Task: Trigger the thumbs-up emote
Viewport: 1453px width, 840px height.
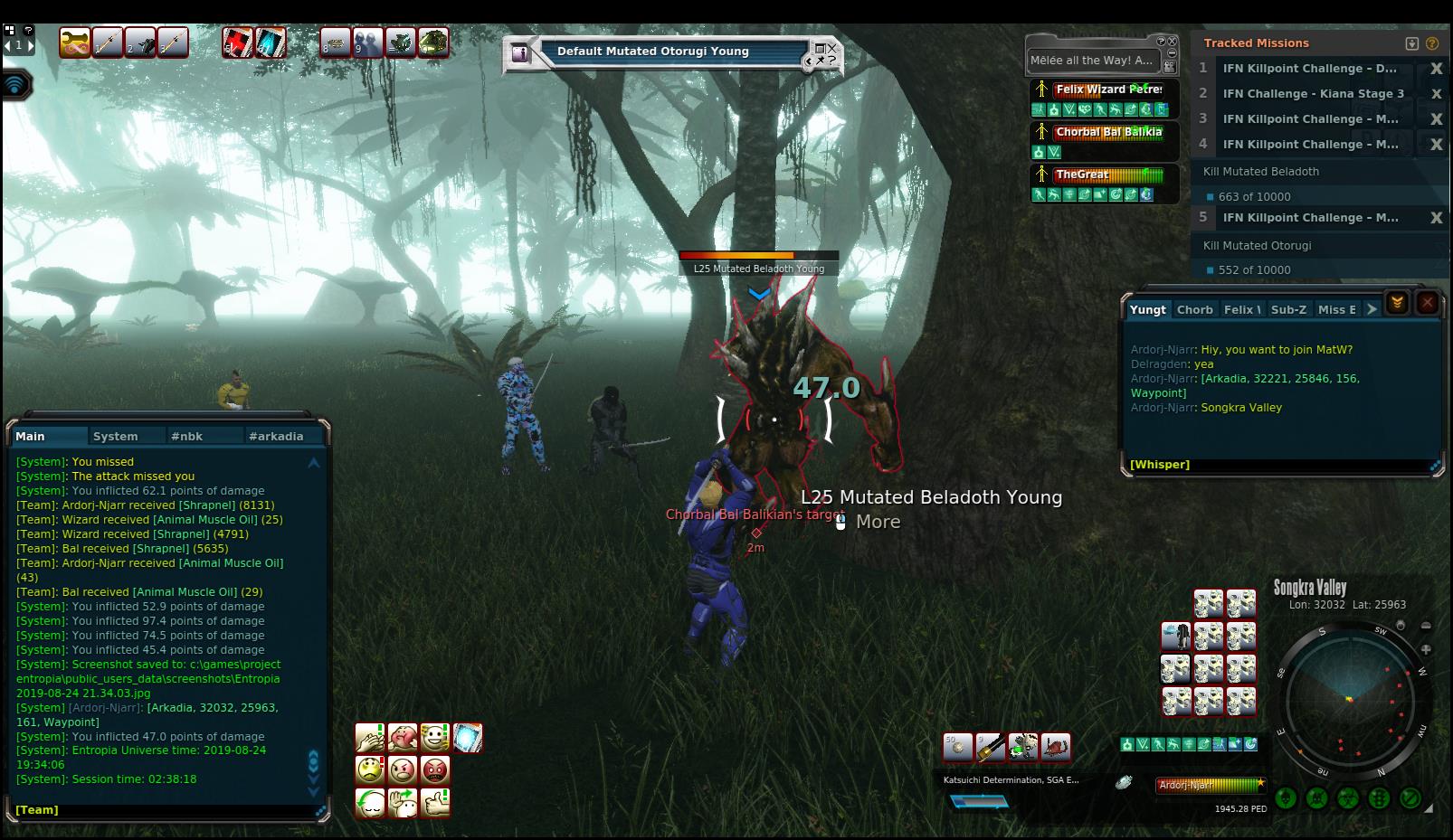Action: (x=435, y=802)
